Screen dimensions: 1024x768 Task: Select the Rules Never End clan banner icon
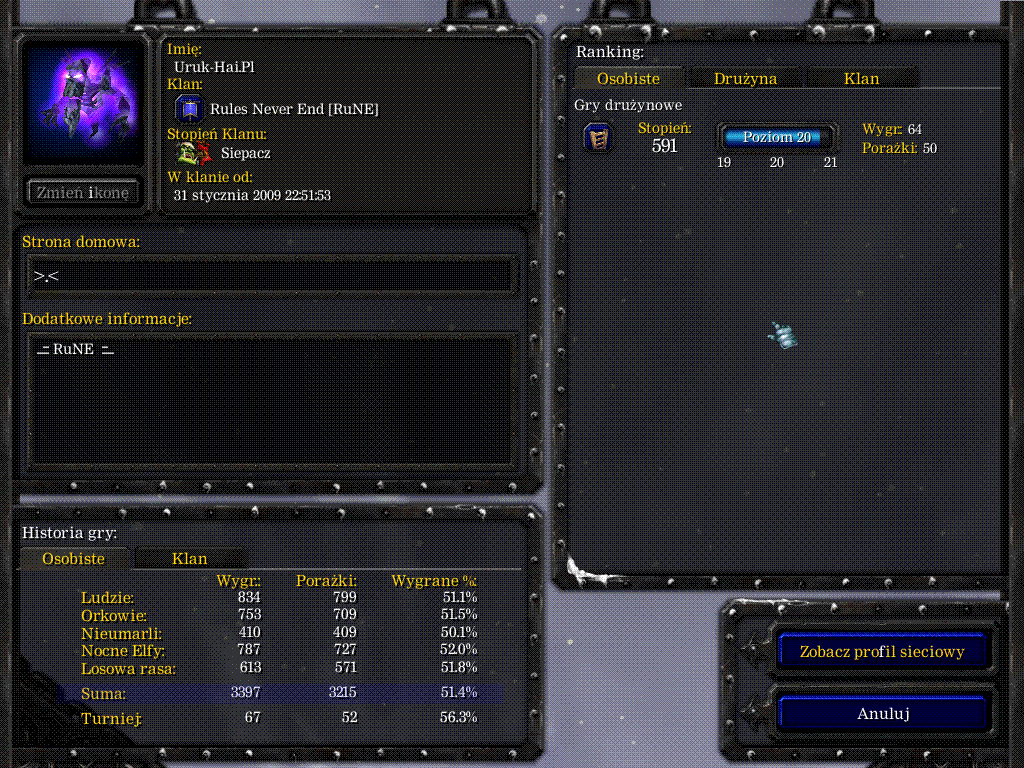point(190,109)
